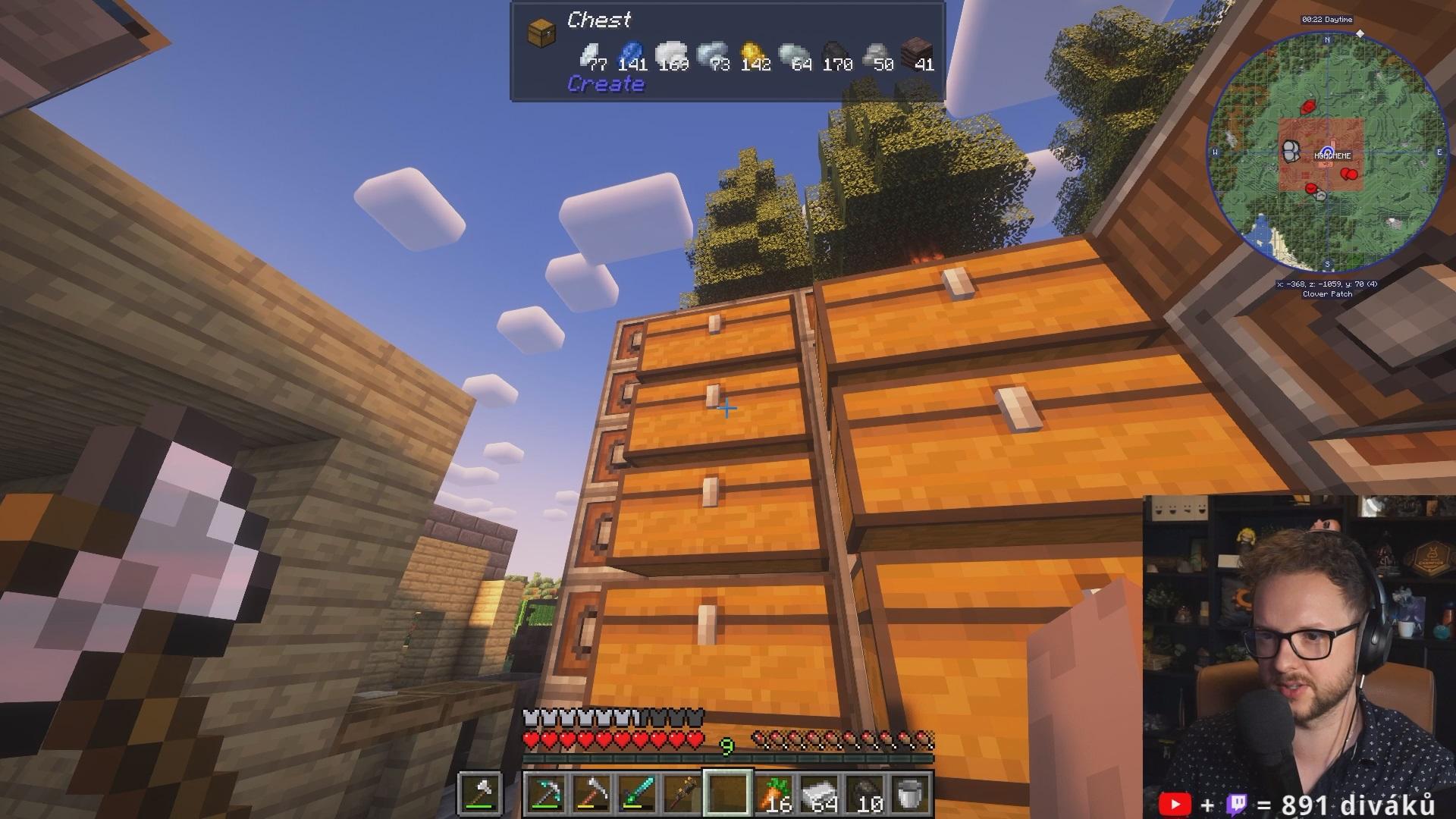Click the circular minimap
The image size is (1456, 819).
1327,153
